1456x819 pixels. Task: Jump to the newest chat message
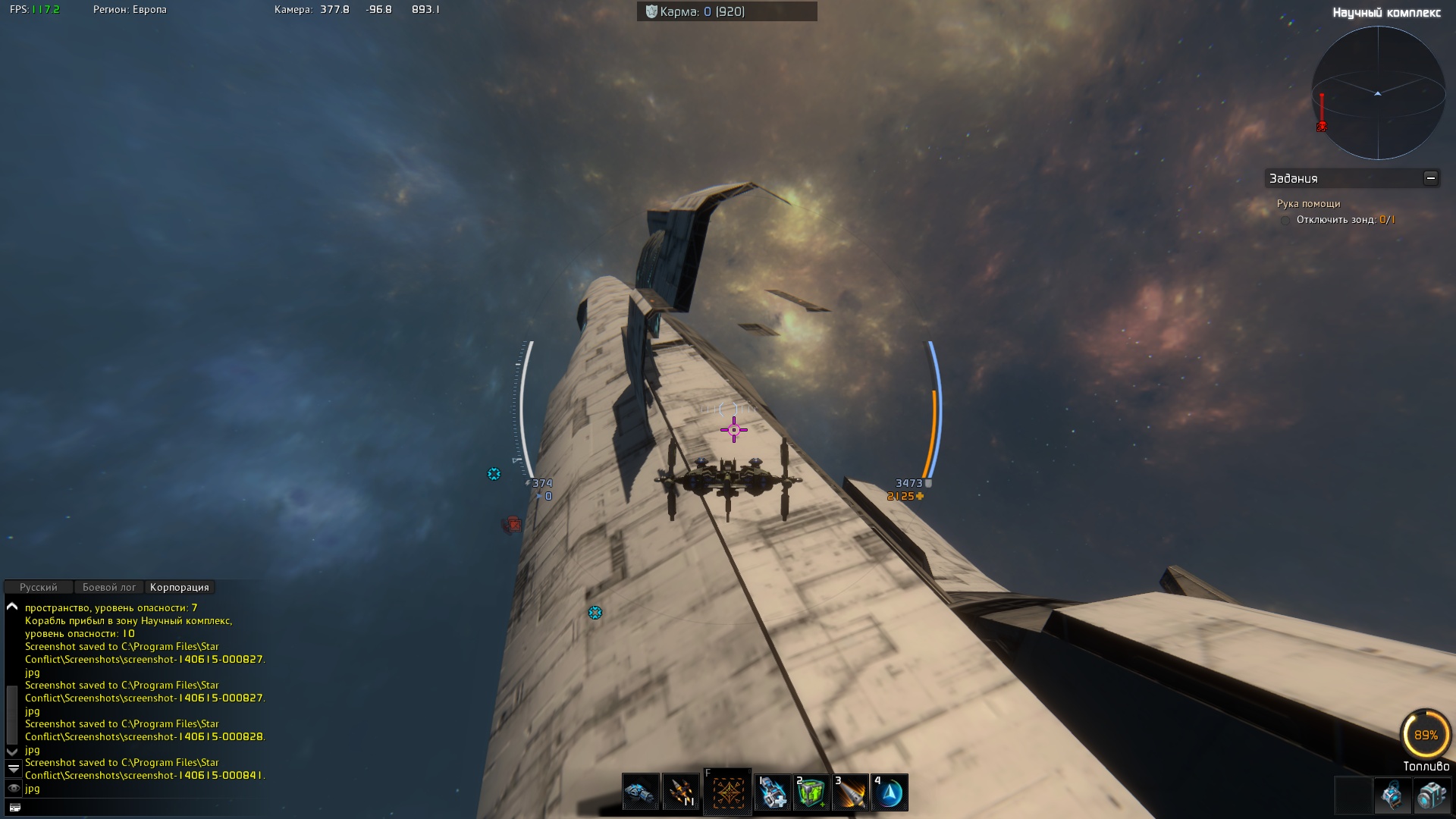[x=13, y=769]
